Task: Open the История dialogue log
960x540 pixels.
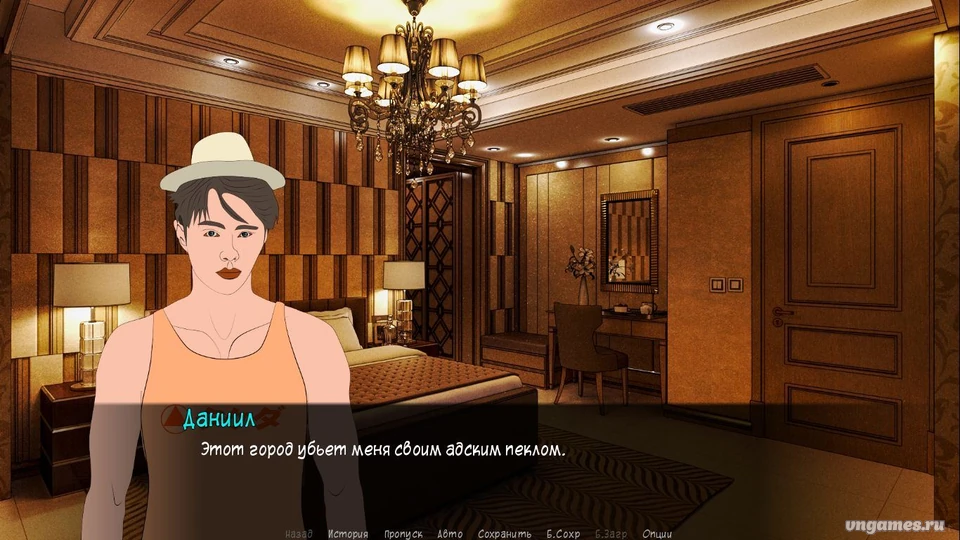Action: (348, 534)
